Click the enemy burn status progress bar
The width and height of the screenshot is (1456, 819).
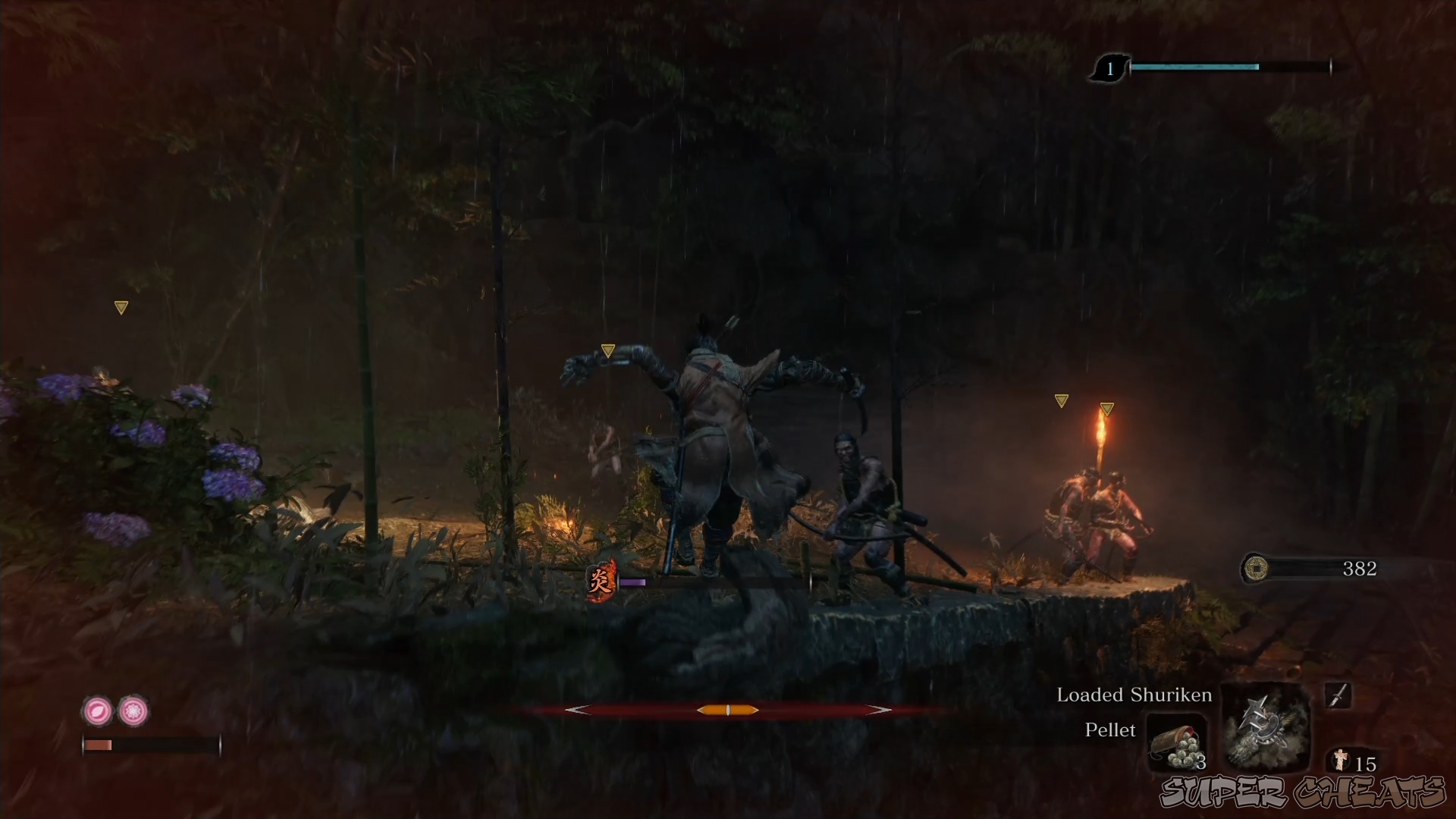coord(633,582)
